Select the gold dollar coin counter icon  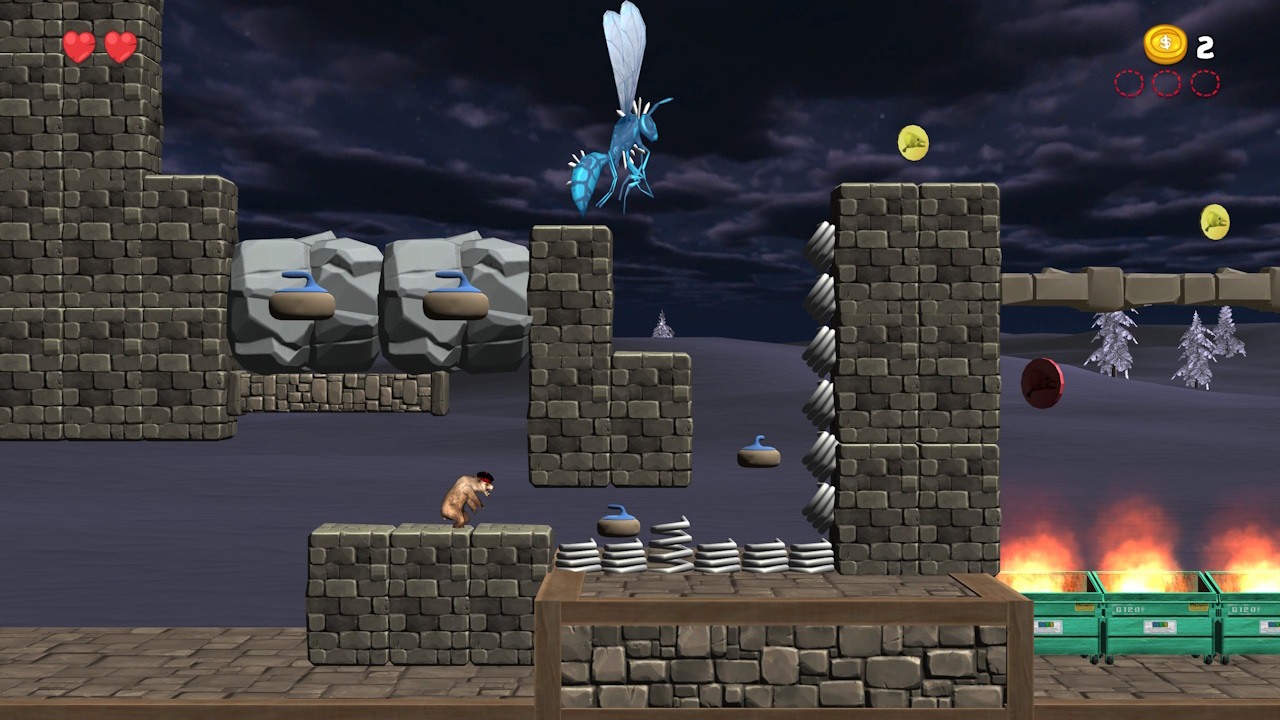coord(1165,45)
